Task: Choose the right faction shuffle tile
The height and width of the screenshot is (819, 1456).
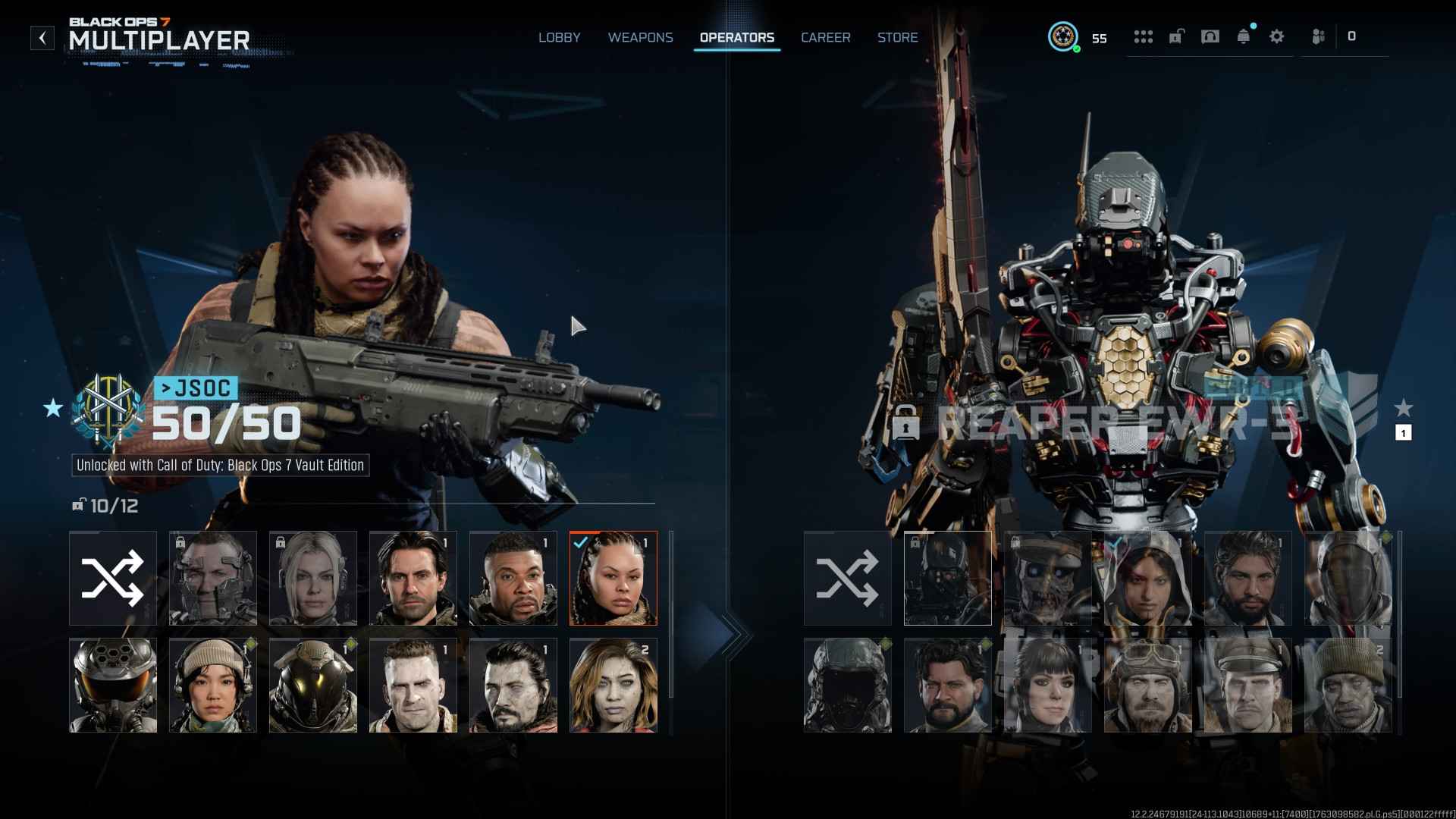Action: point(847,578)
